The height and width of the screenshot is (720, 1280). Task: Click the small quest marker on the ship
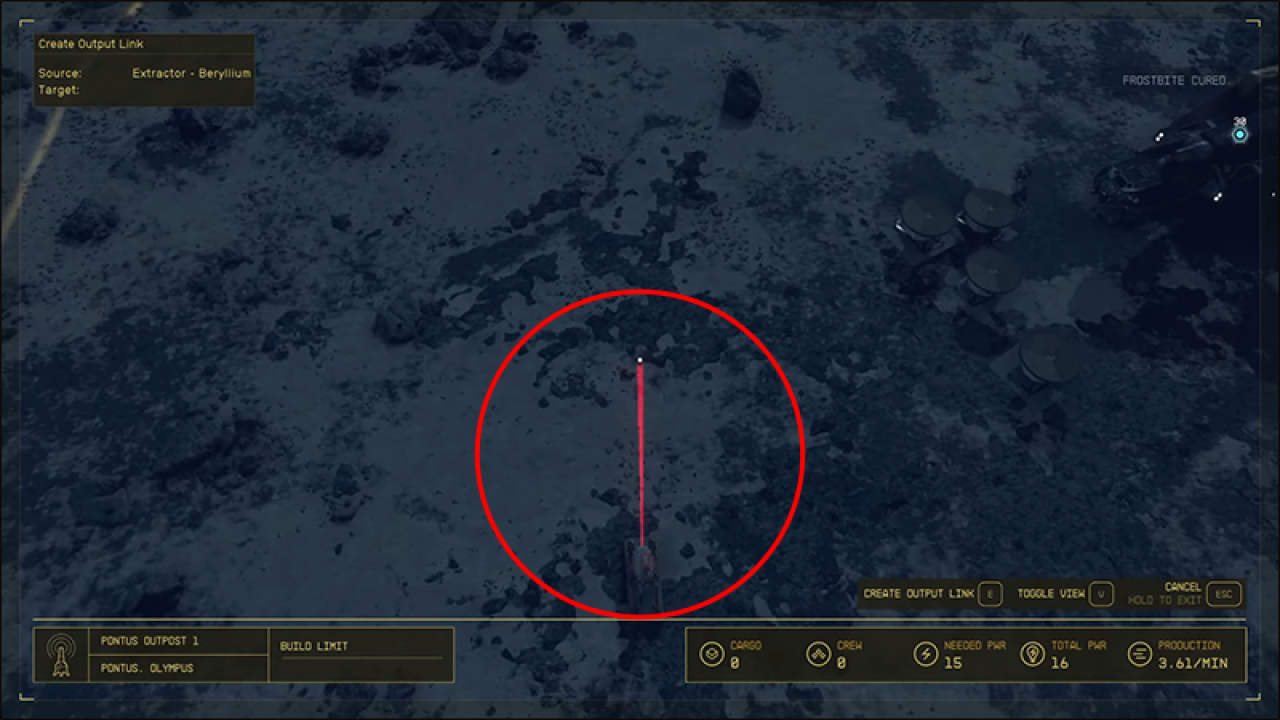[1160, 138]
